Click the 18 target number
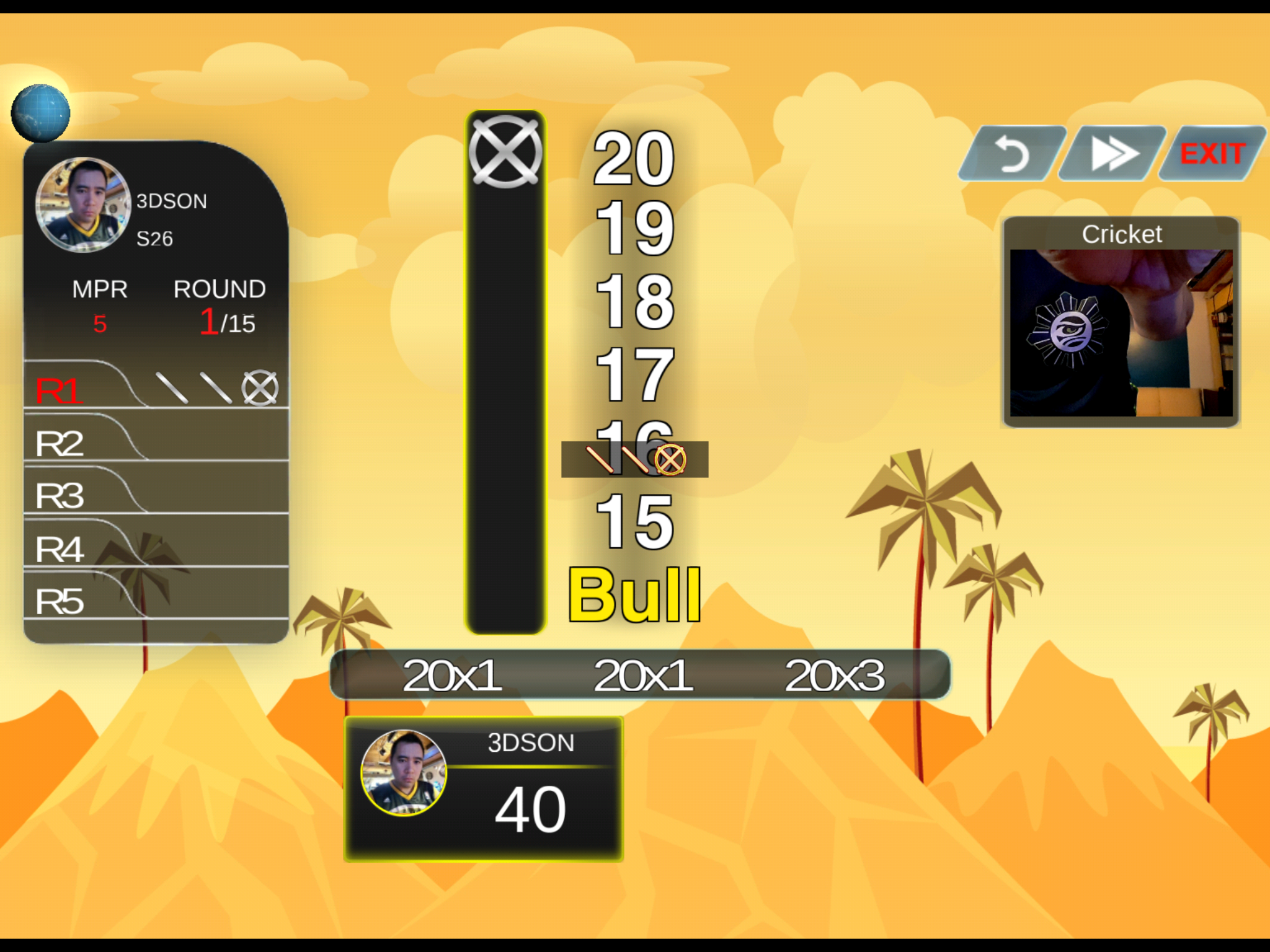 (634, 301)
